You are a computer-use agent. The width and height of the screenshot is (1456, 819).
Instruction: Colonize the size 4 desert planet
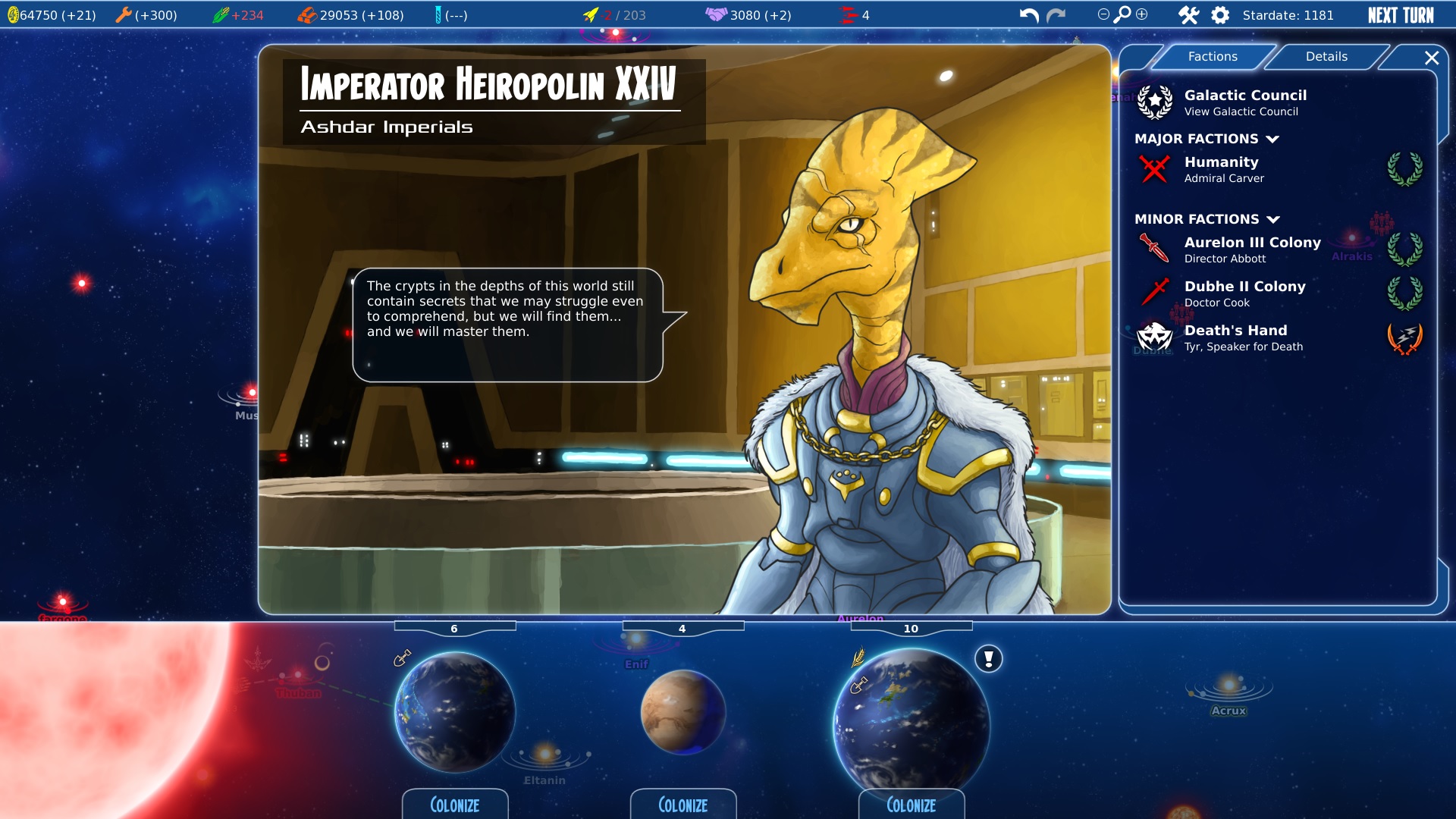click(682, 805)
